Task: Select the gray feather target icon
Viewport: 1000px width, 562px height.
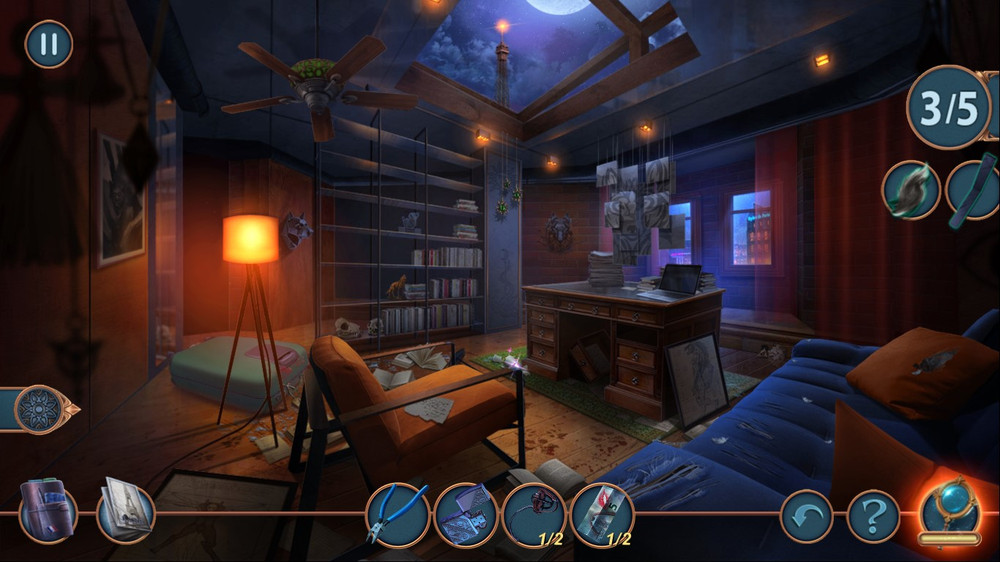Action: [x=910, y=190]
